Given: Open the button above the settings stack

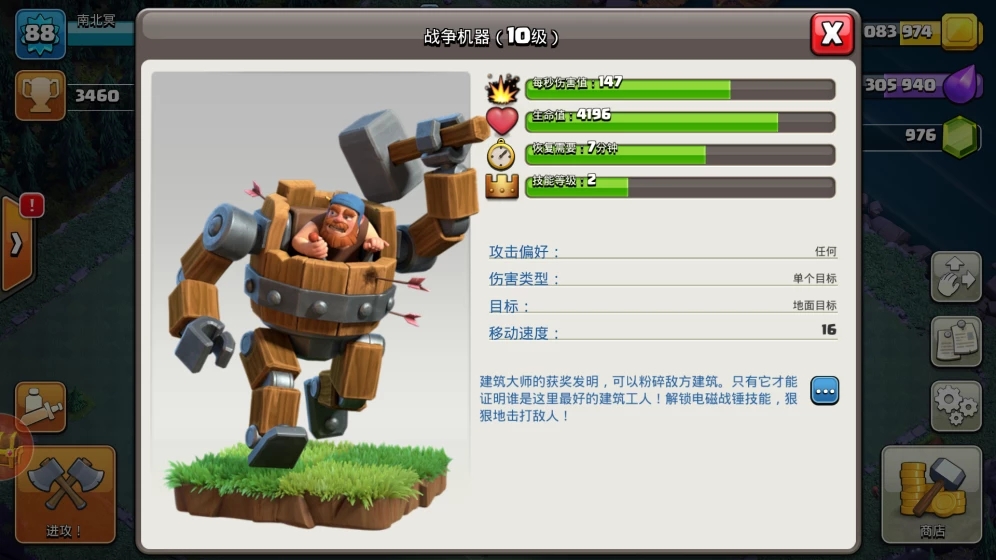Looking at the screenshot, I should pyautogui.click(x=955, y=277).
